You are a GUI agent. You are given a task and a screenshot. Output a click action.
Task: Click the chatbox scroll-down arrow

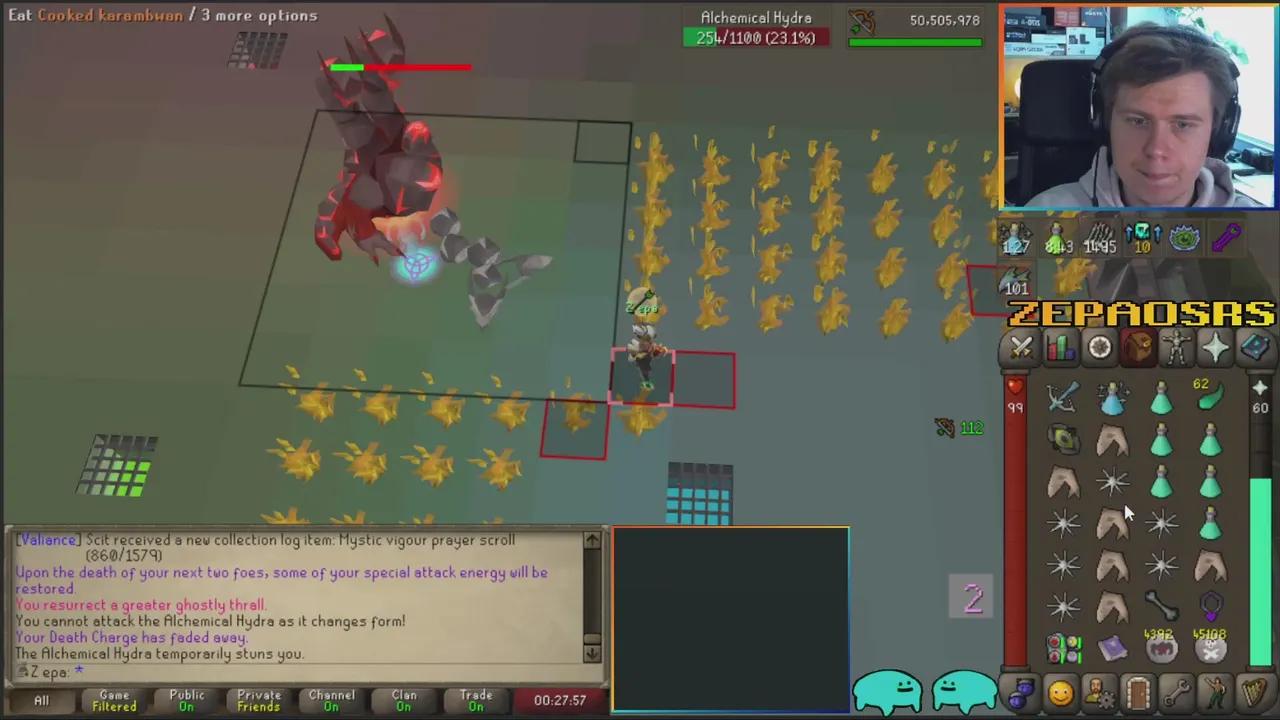pos(592,654)
